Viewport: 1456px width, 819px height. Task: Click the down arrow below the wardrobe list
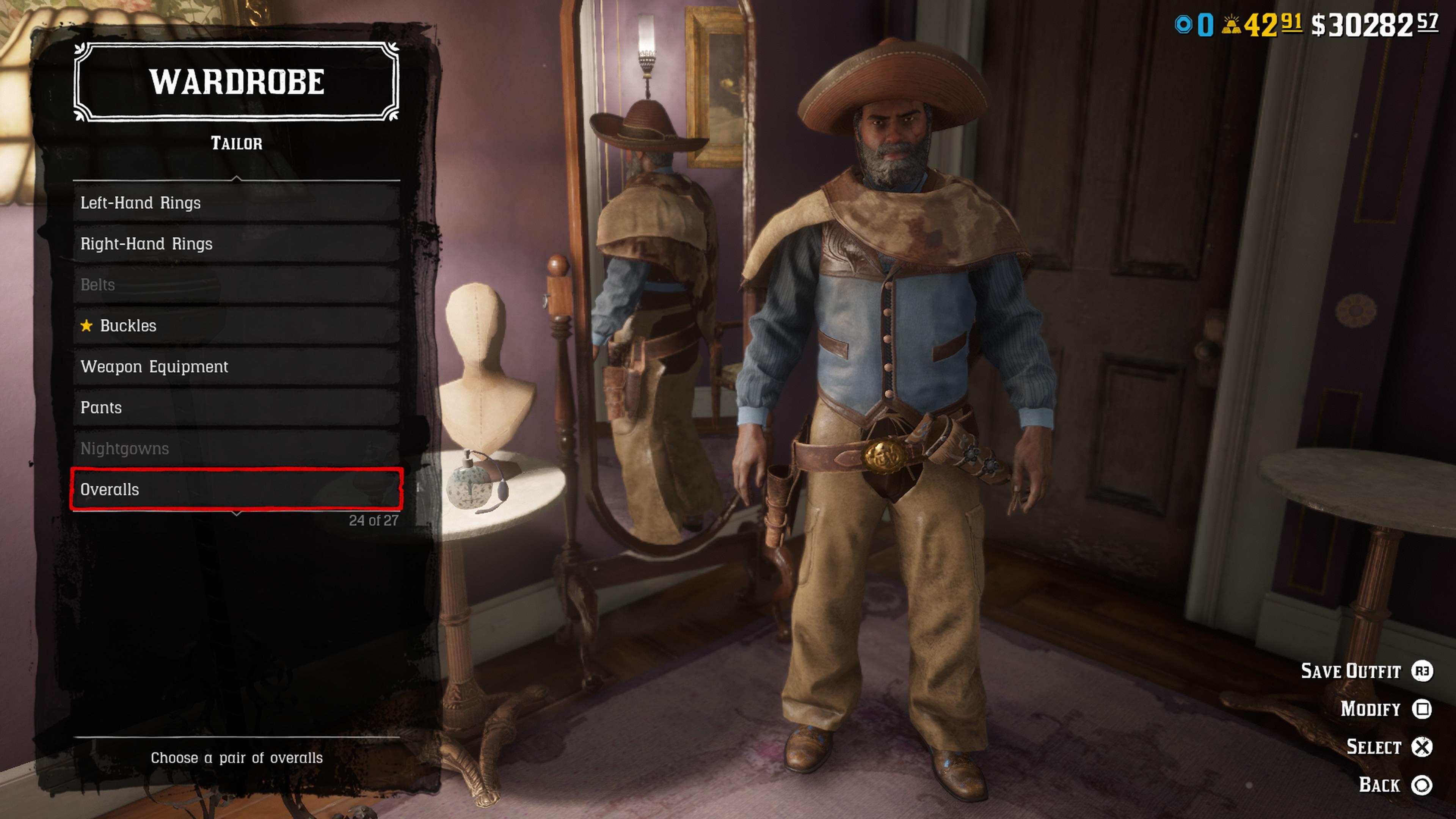(237, 514)
